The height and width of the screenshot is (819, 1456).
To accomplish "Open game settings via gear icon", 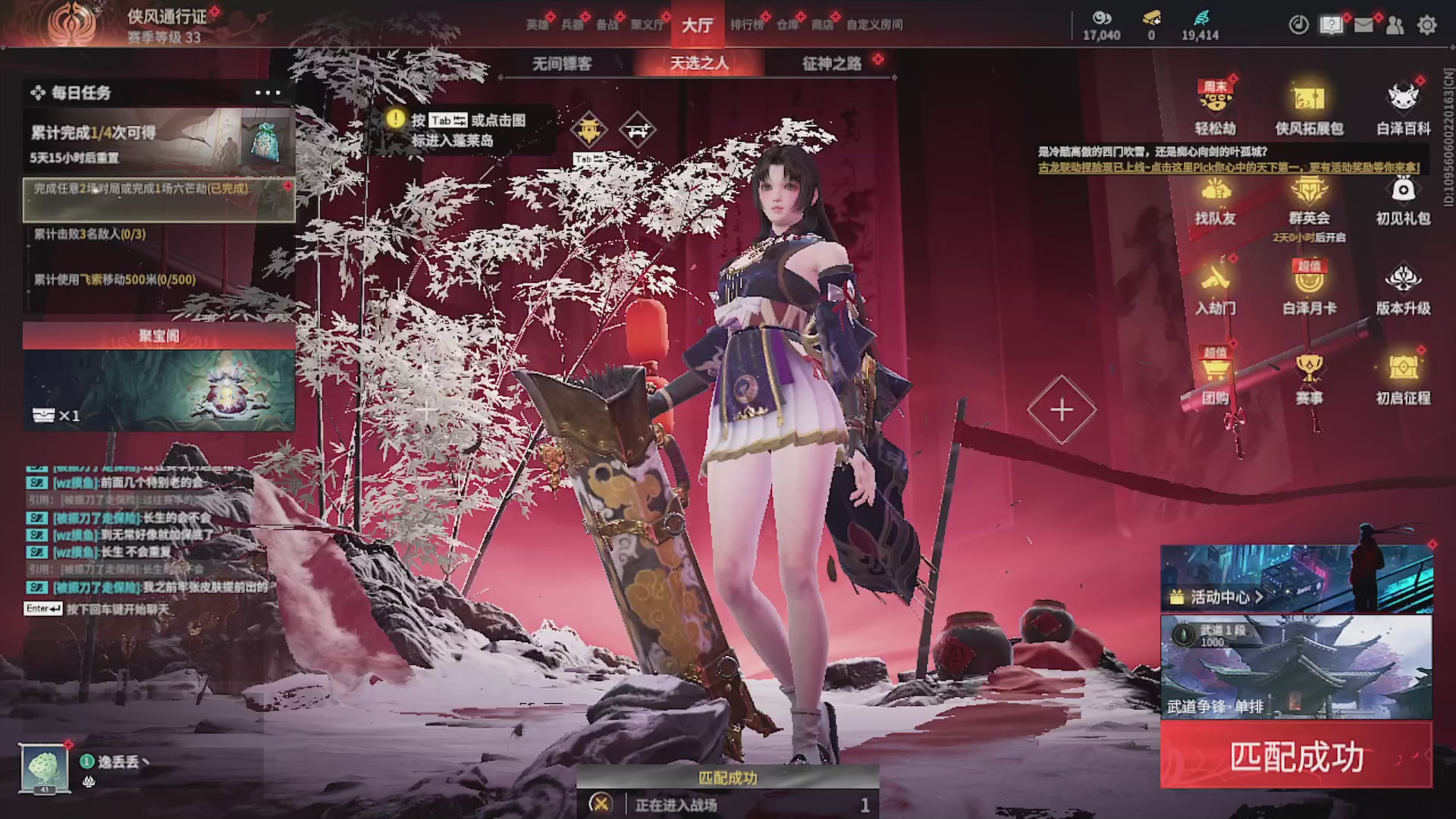I will pos(1428,25).
